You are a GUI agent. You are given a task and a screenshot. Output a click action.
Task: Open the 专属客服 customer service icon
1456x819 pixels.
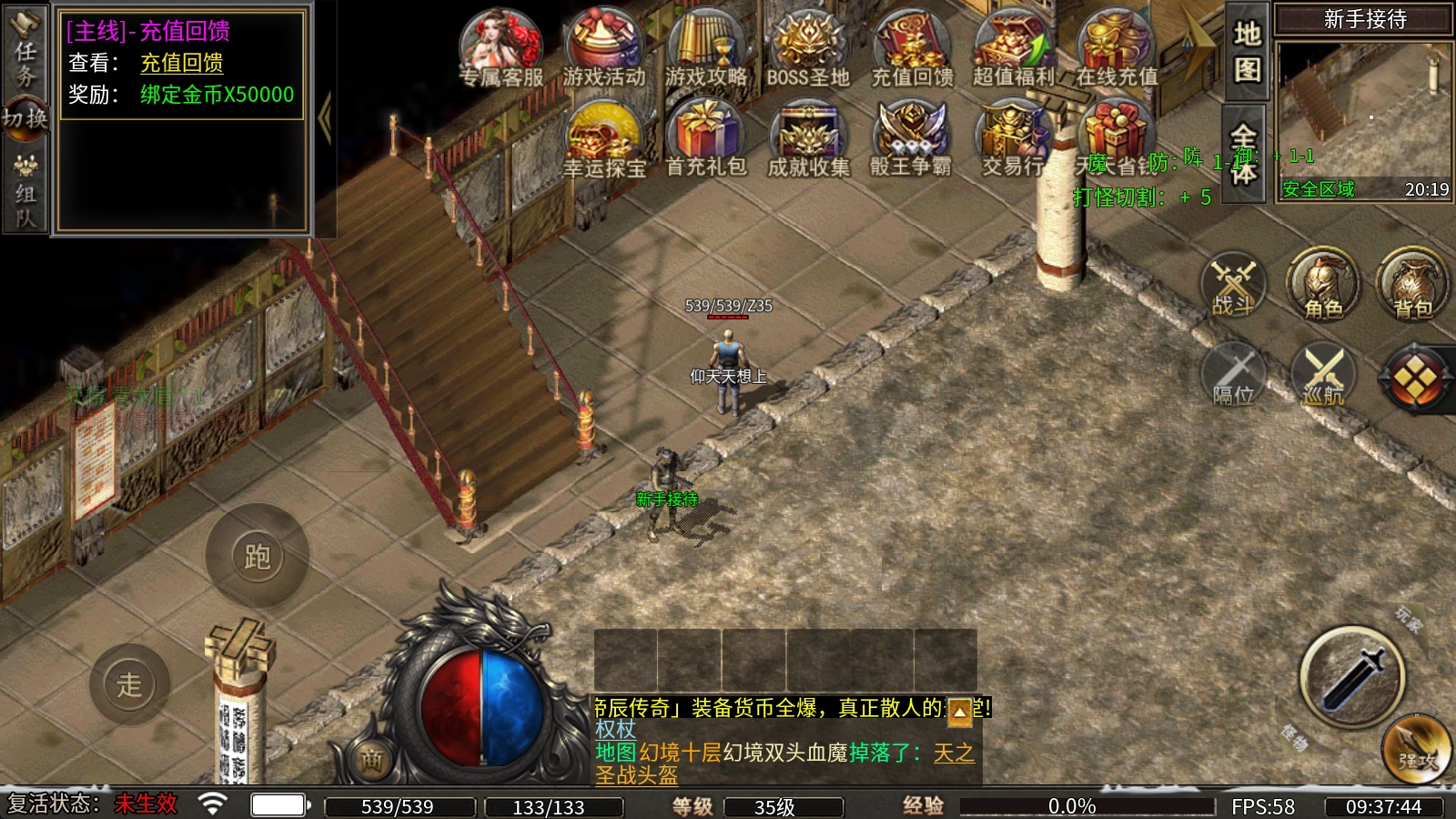coord(500,48)
